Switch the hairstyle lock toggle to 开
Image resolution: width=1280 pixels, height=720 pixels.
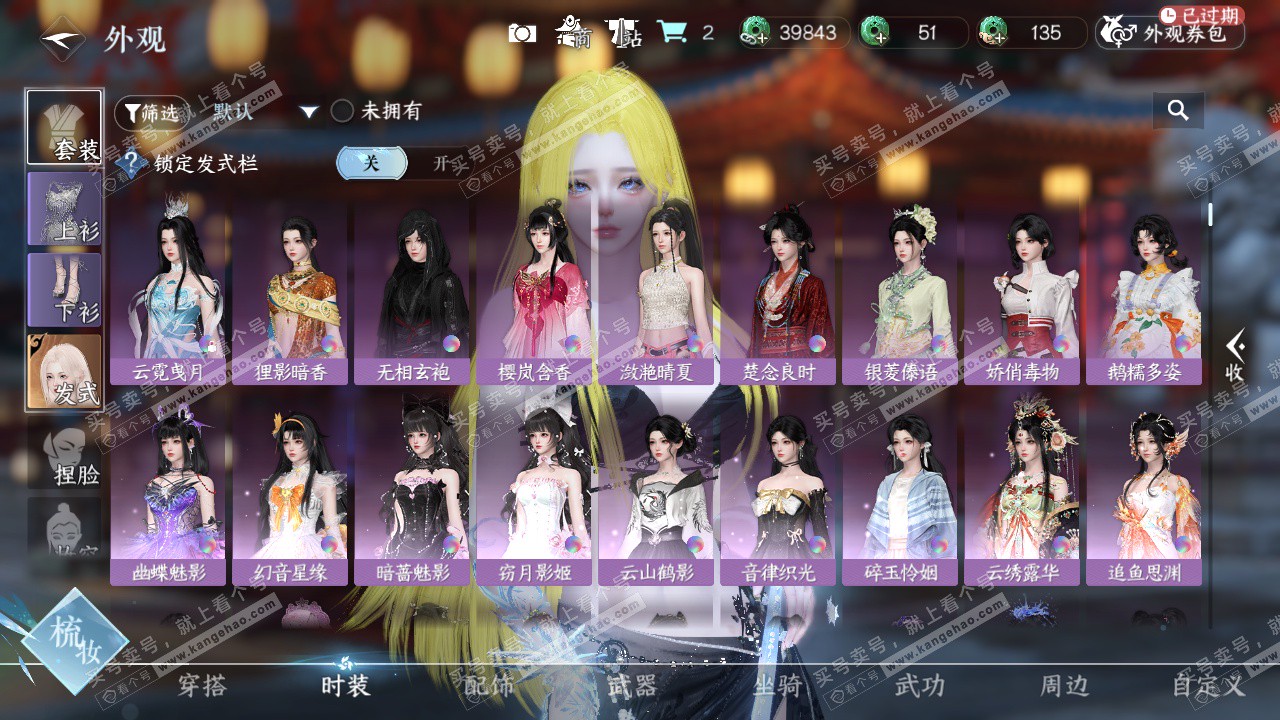coord(440,164)
